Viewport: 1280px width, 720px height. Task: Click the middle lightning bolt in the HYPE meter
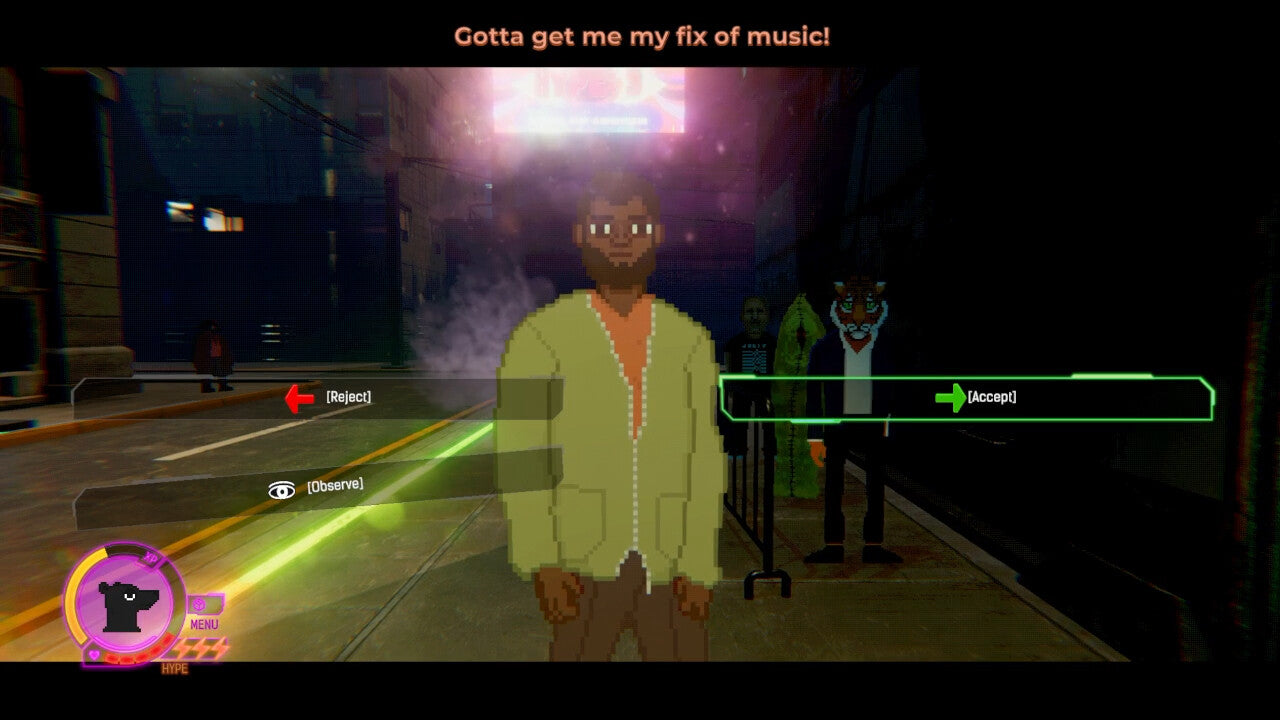(x=200, y=647)
